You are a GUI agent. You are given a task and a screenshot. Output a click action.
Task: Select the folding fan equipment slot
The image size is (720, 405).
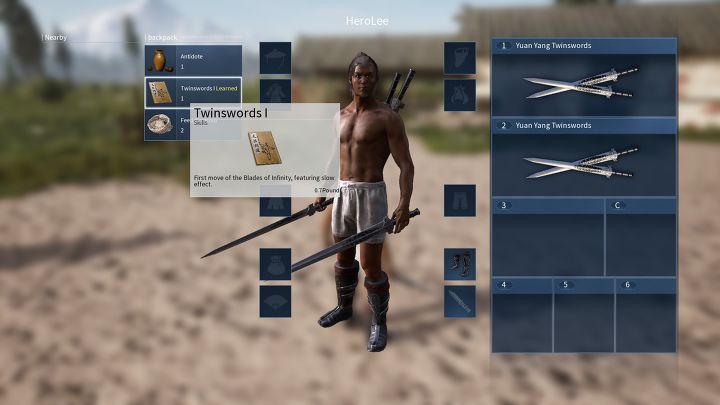click(x=275, y=302)
